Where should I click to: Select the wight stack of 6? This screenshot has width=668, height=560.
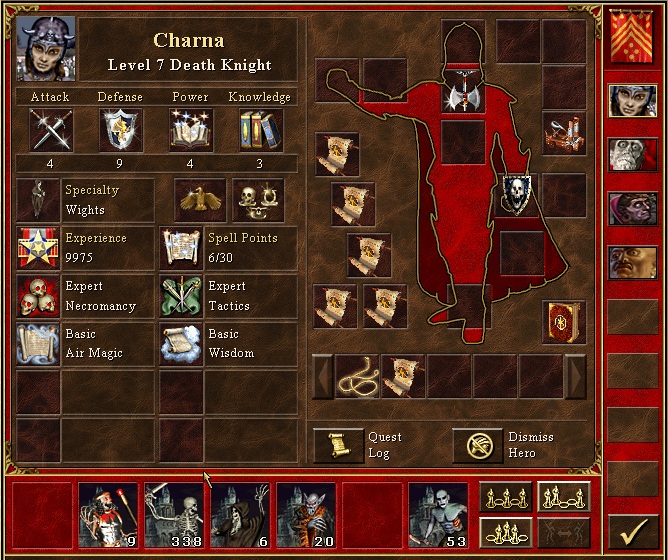[x=240, y=515]
